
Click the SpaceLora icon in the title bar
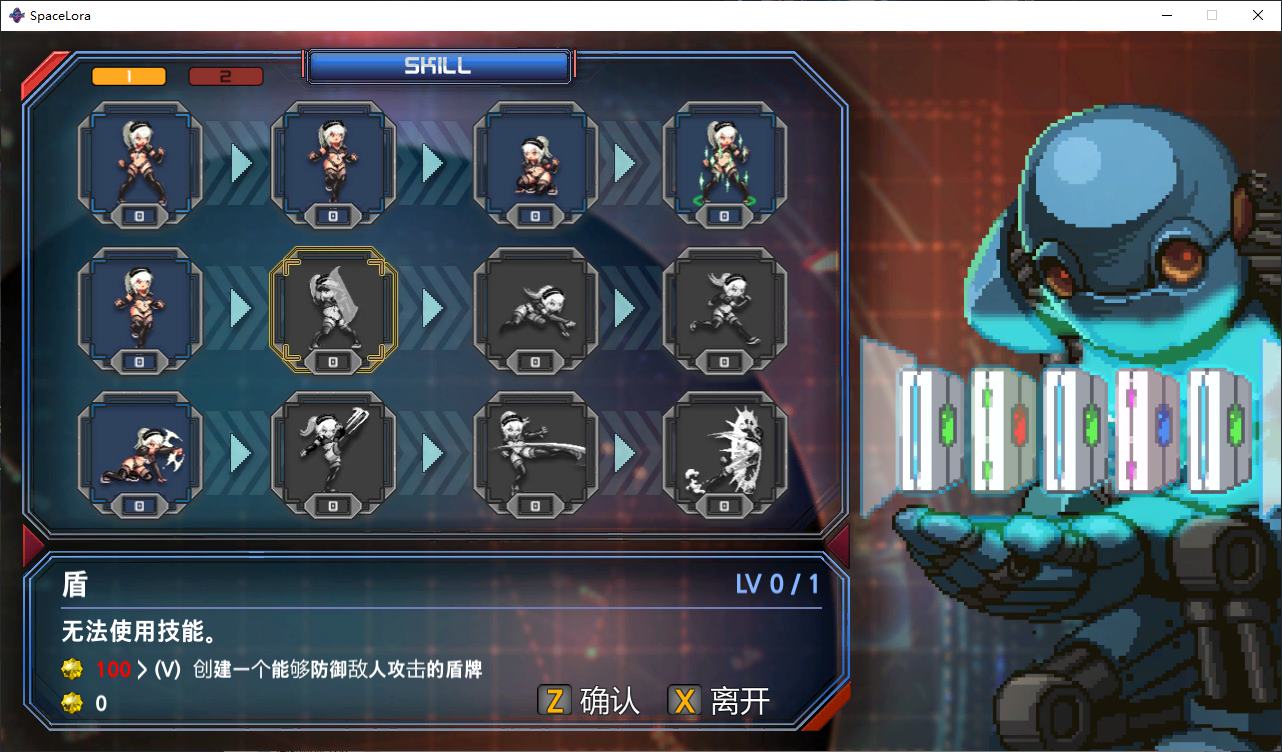15,15
